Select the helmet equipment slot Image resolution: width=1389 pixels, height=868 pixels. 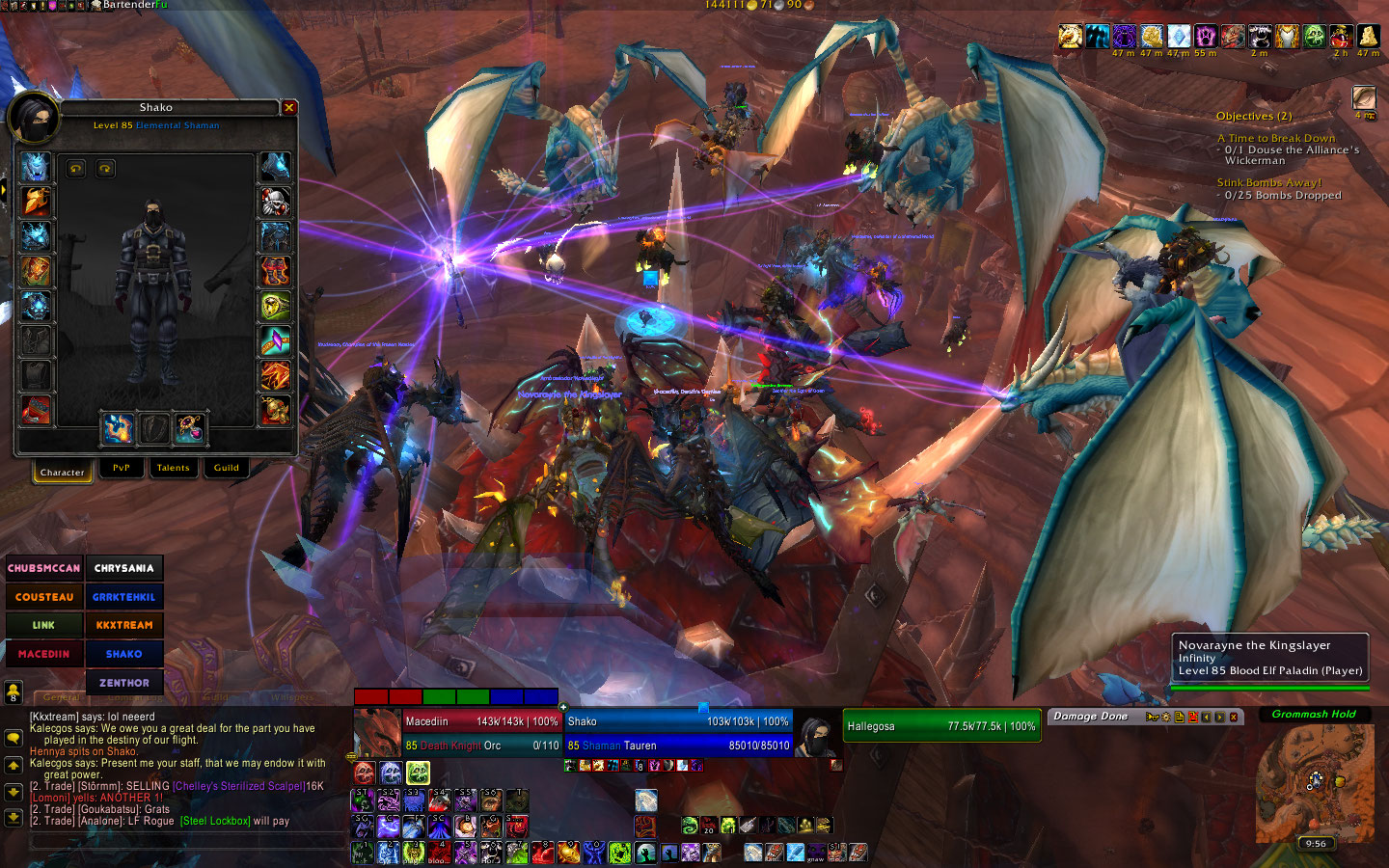(36, 167)
